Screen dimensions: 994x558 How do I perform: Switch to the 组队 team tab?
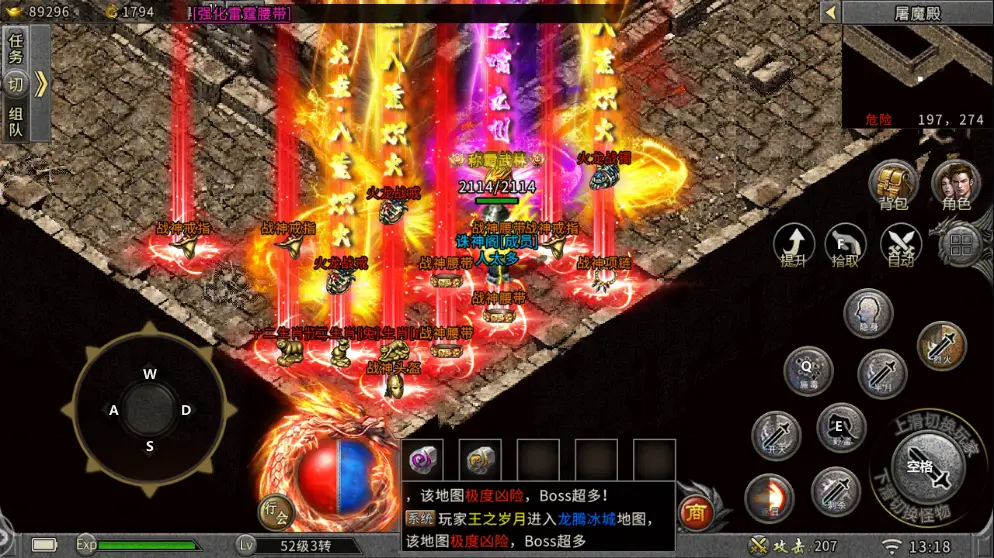point(15,122)
